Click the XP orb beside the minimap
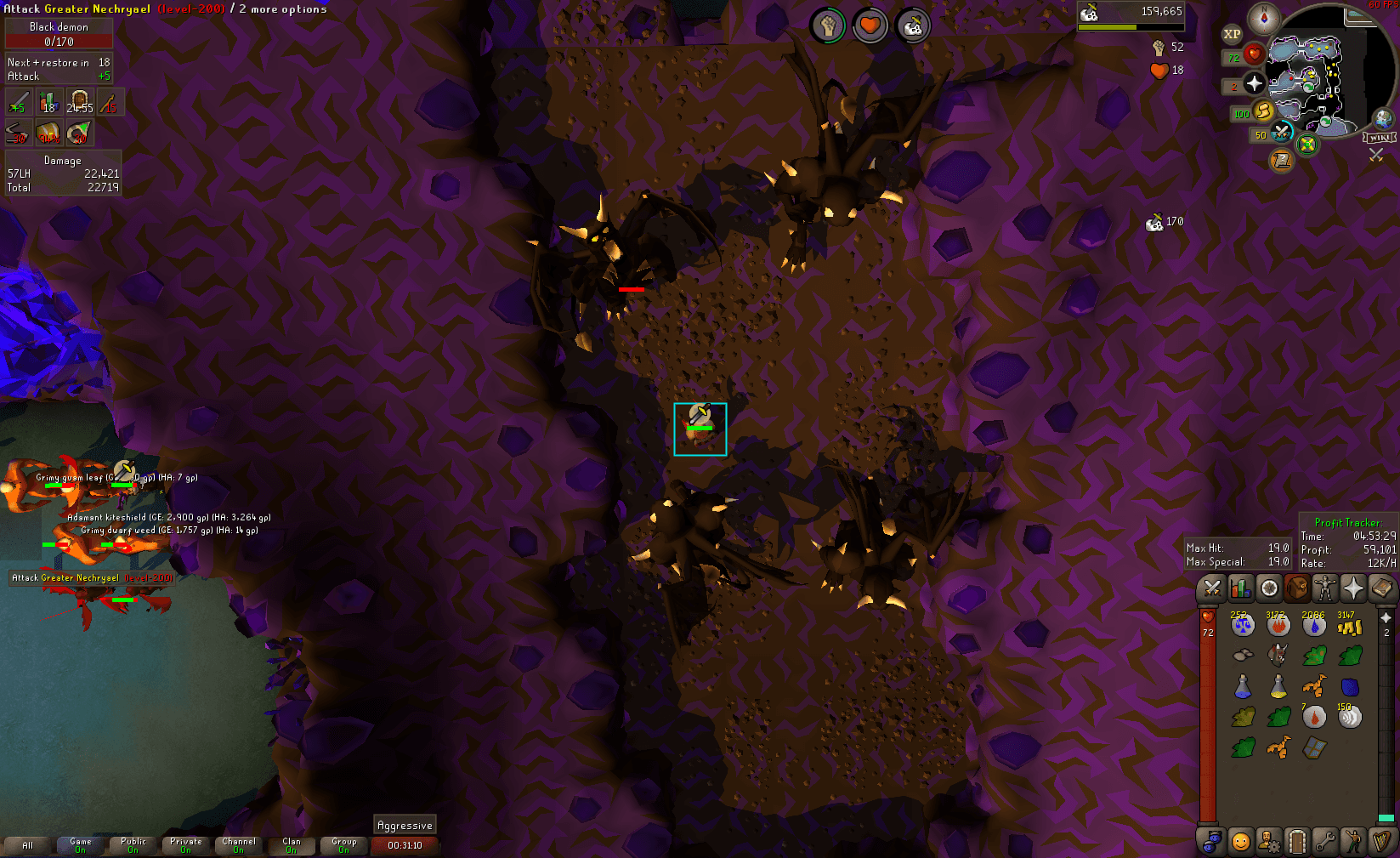The width and height of the screenshot is (1400, 858). point(1232,34)
